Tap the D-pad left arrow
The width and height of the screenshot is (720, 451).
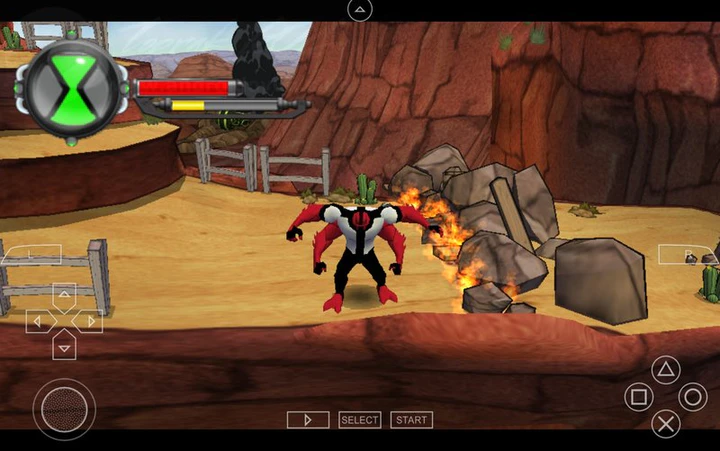coord(38,322)
